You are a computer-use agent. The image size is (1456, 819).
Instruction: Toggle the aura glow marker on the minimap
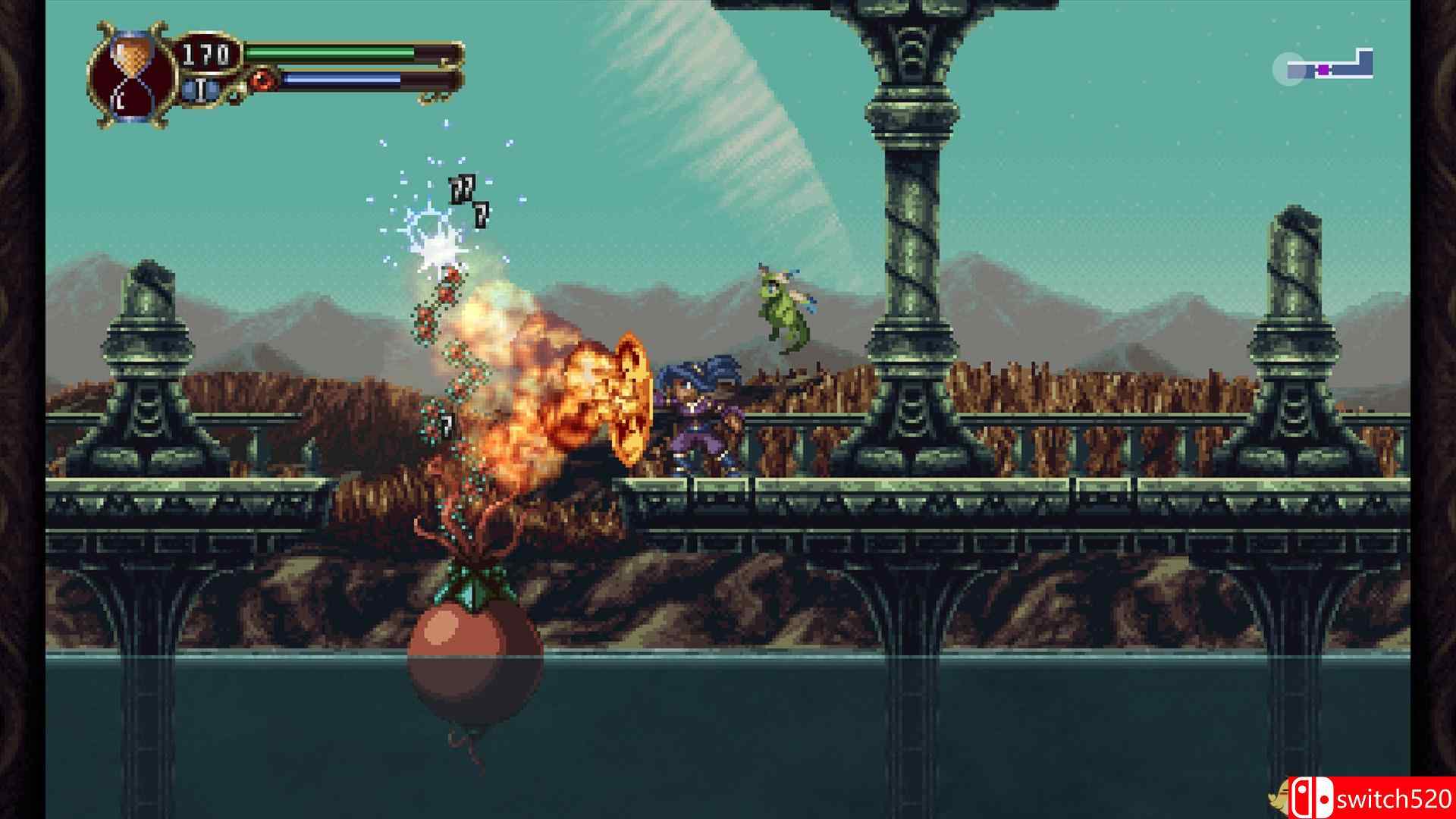click(x=1288, y=70)
